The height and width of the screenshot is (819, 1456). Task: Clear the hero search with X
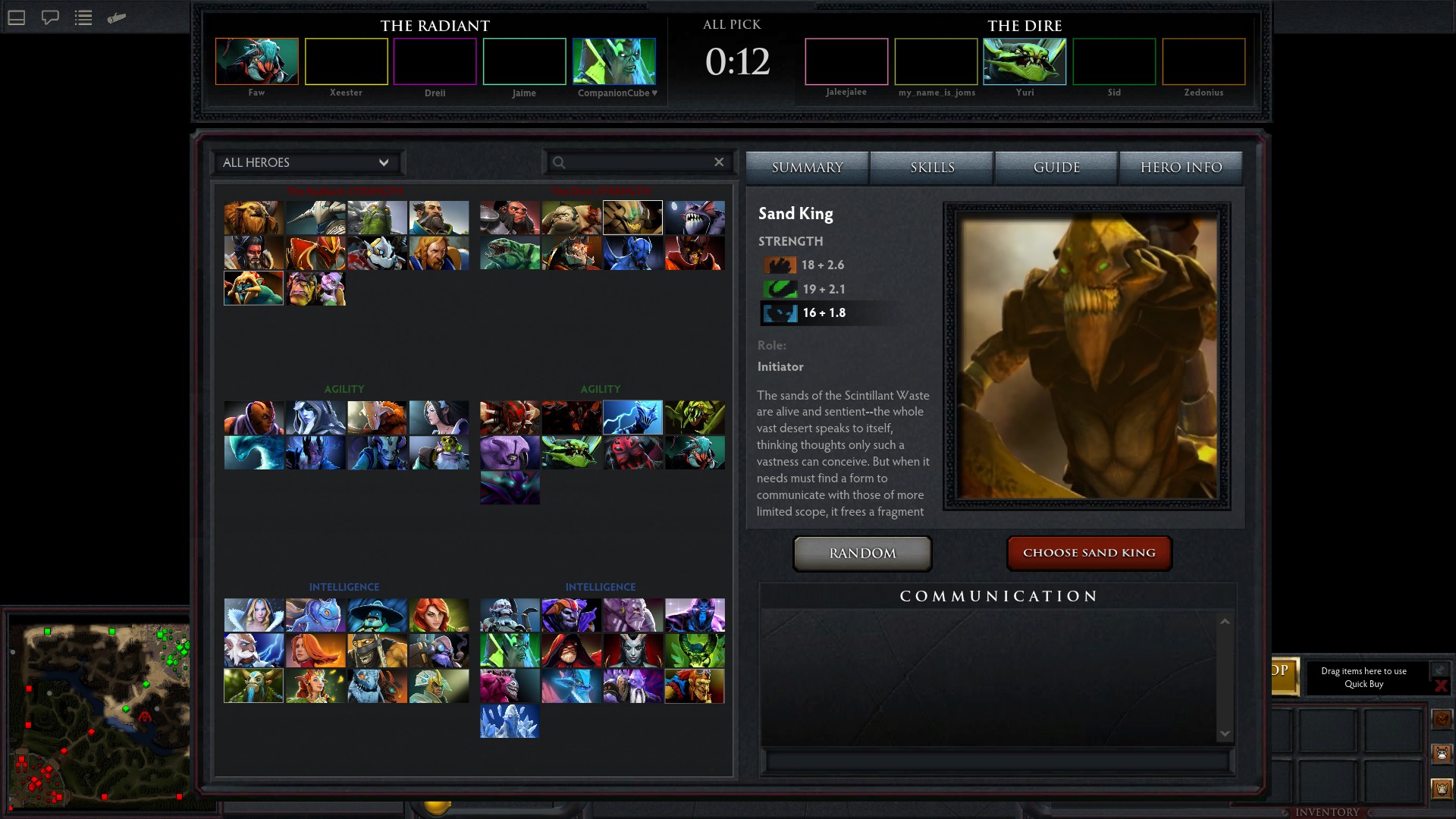(719, 162)
